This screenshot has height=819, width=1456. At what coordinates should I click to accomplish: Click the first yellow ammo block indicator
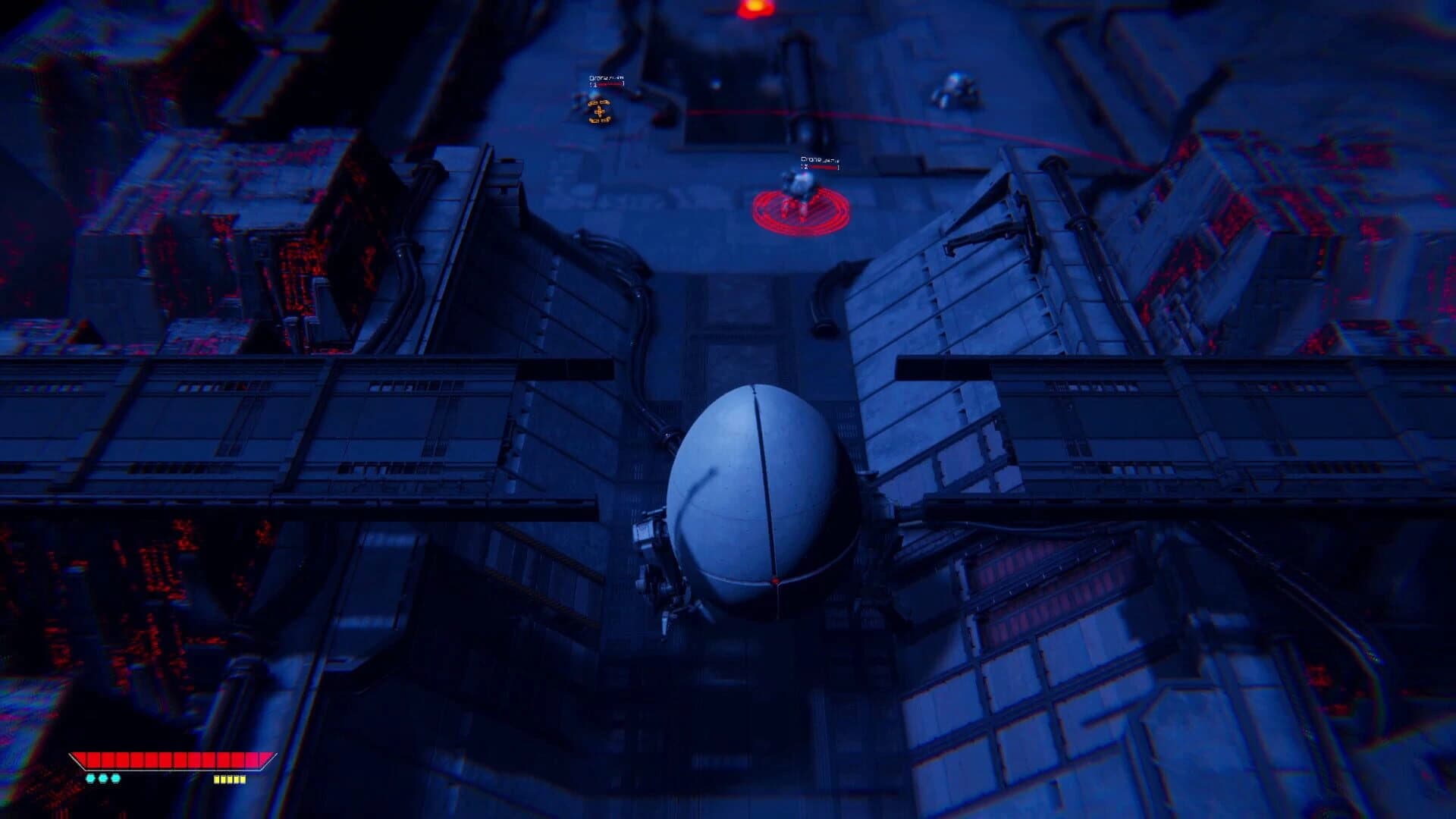[x=218, y=779]
